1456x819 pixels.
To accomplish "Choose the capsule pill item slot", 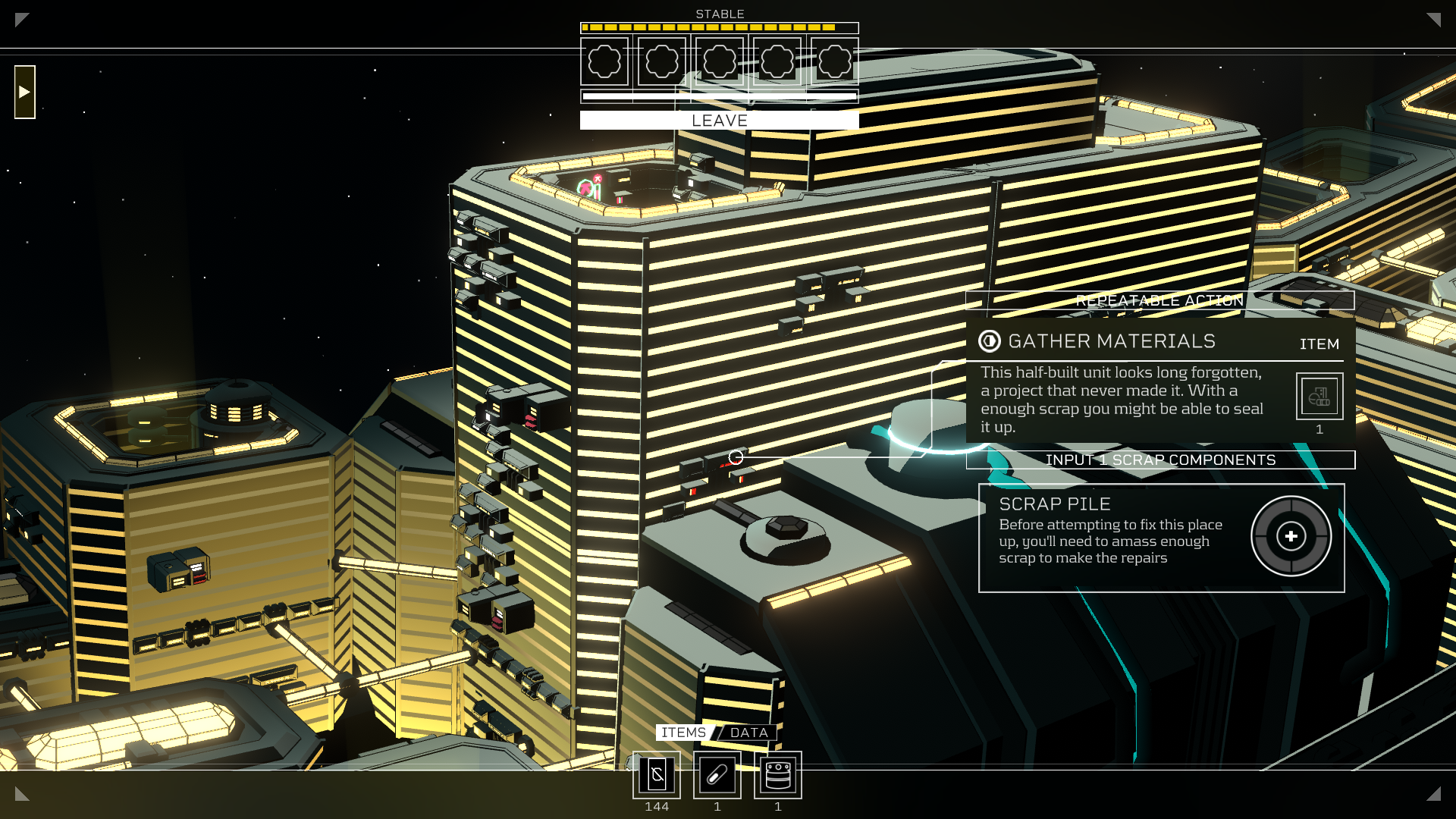I will (x=717, y=775).
